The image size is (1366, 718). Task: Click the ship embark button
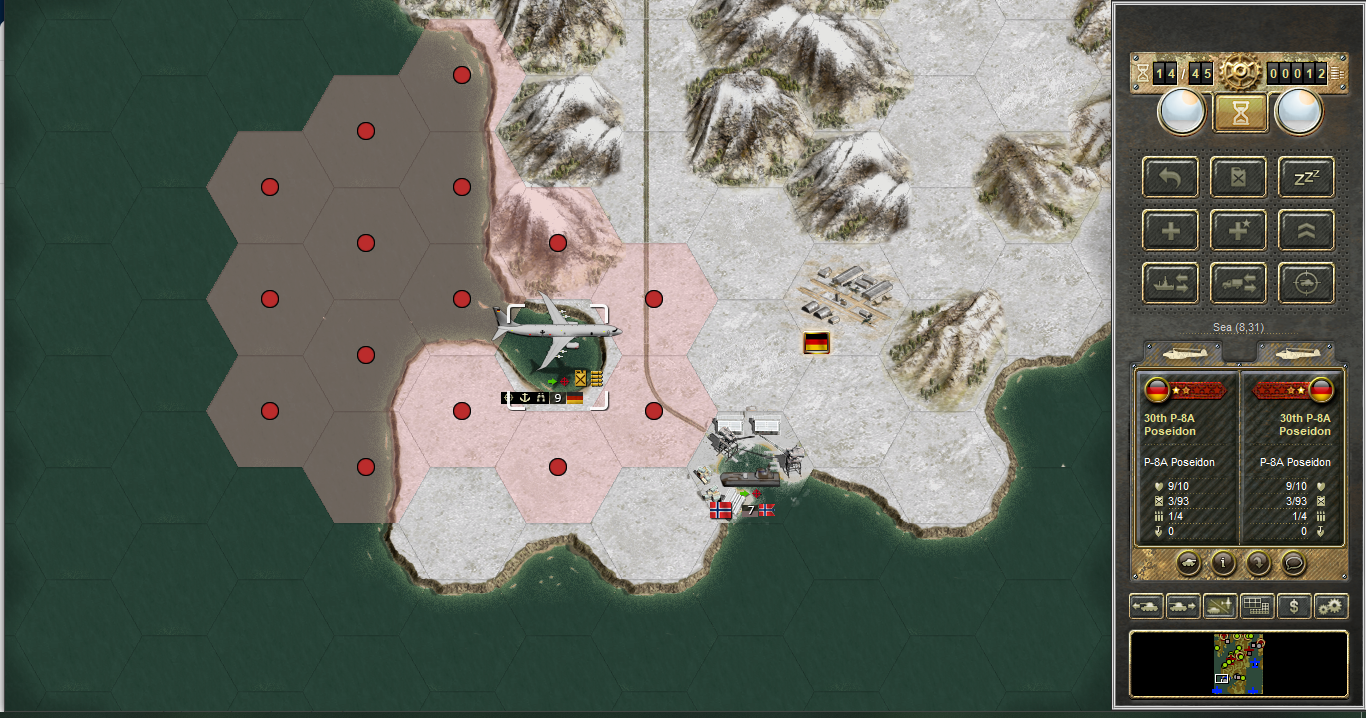[x=1170, y=284]
